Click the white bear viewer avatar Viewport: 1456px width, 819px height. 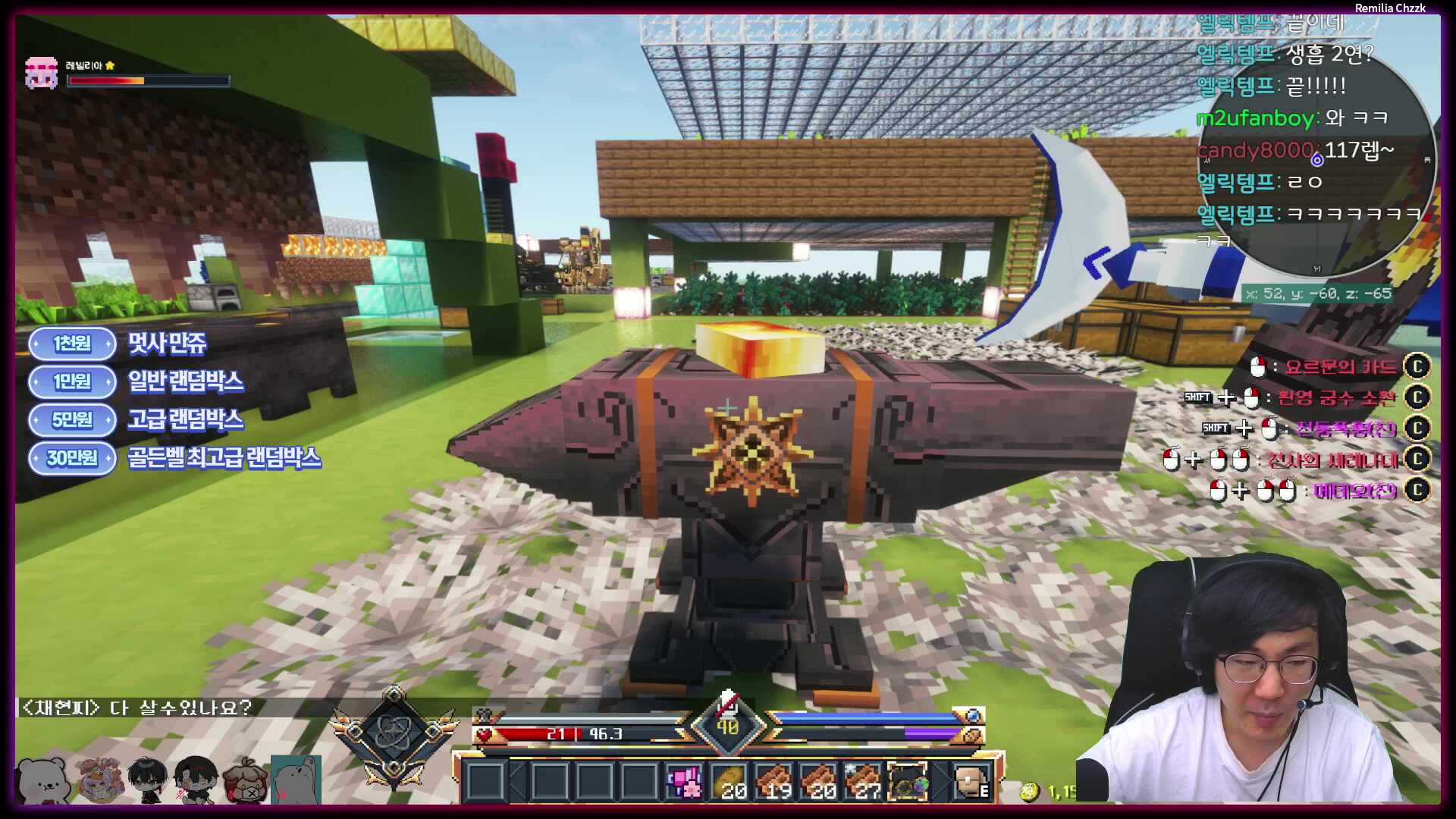pyautogui.click(x=43, y=780)
